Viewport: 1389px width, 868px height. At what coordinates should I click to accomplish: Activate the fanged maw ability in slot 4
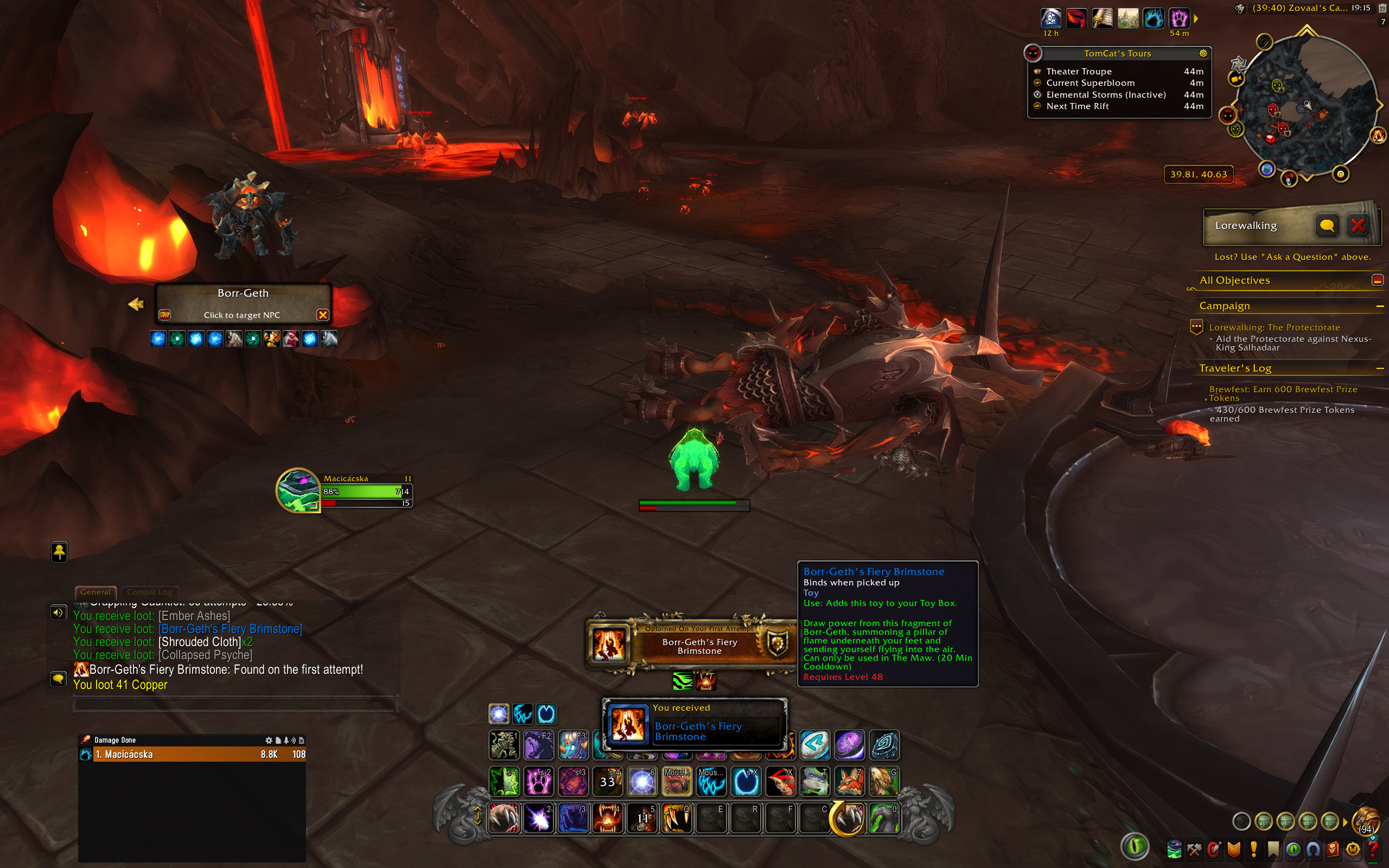607,818
